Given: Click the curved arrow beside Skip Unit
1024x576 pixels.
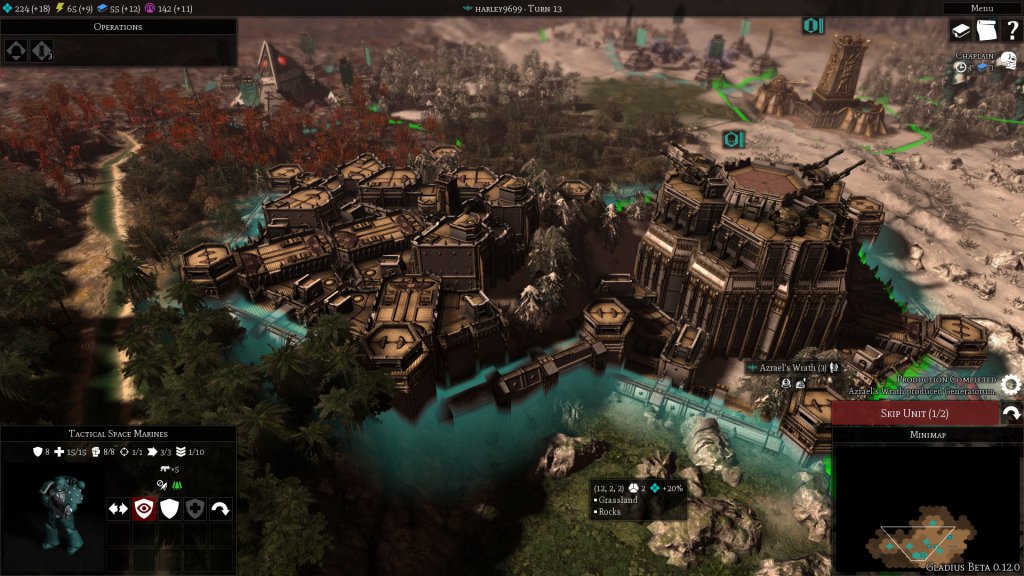Looking at the screenshot, I should (x=1011, y=413).
